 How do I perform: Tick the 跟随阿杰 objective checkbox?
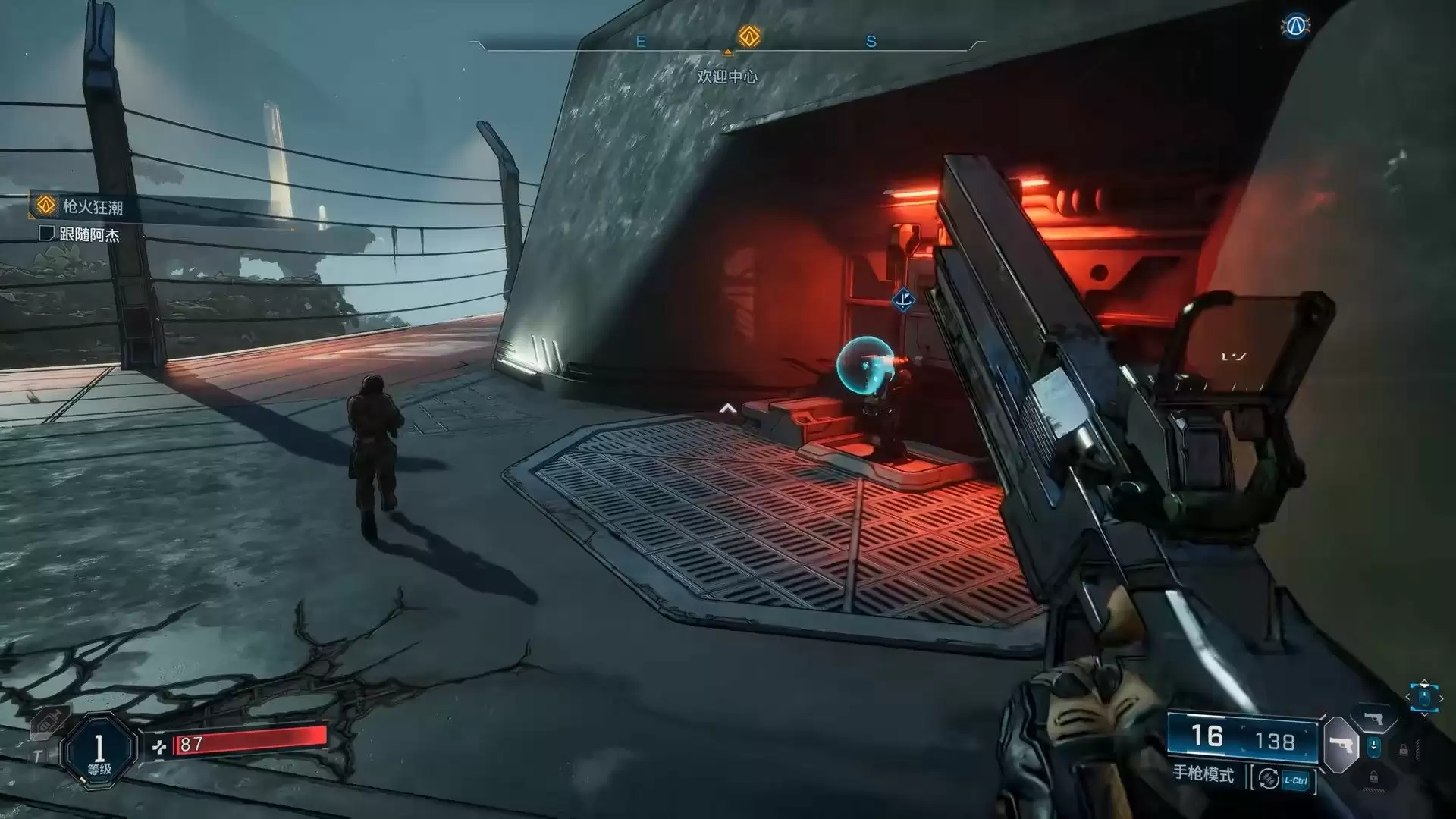click(47, 234)
